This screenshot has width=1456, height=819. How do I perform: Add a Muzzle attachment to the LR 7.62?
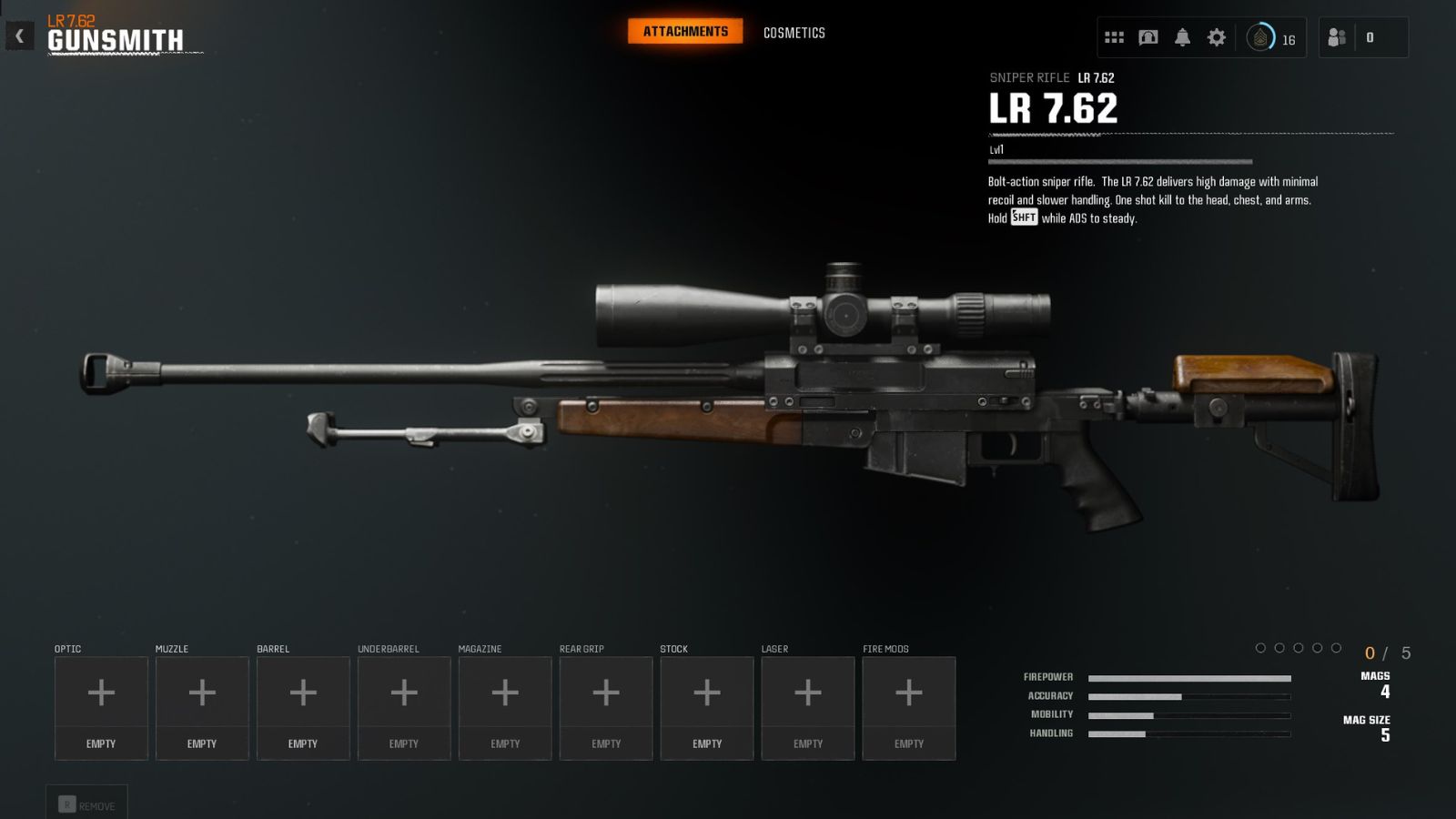(x=202, y=693)
